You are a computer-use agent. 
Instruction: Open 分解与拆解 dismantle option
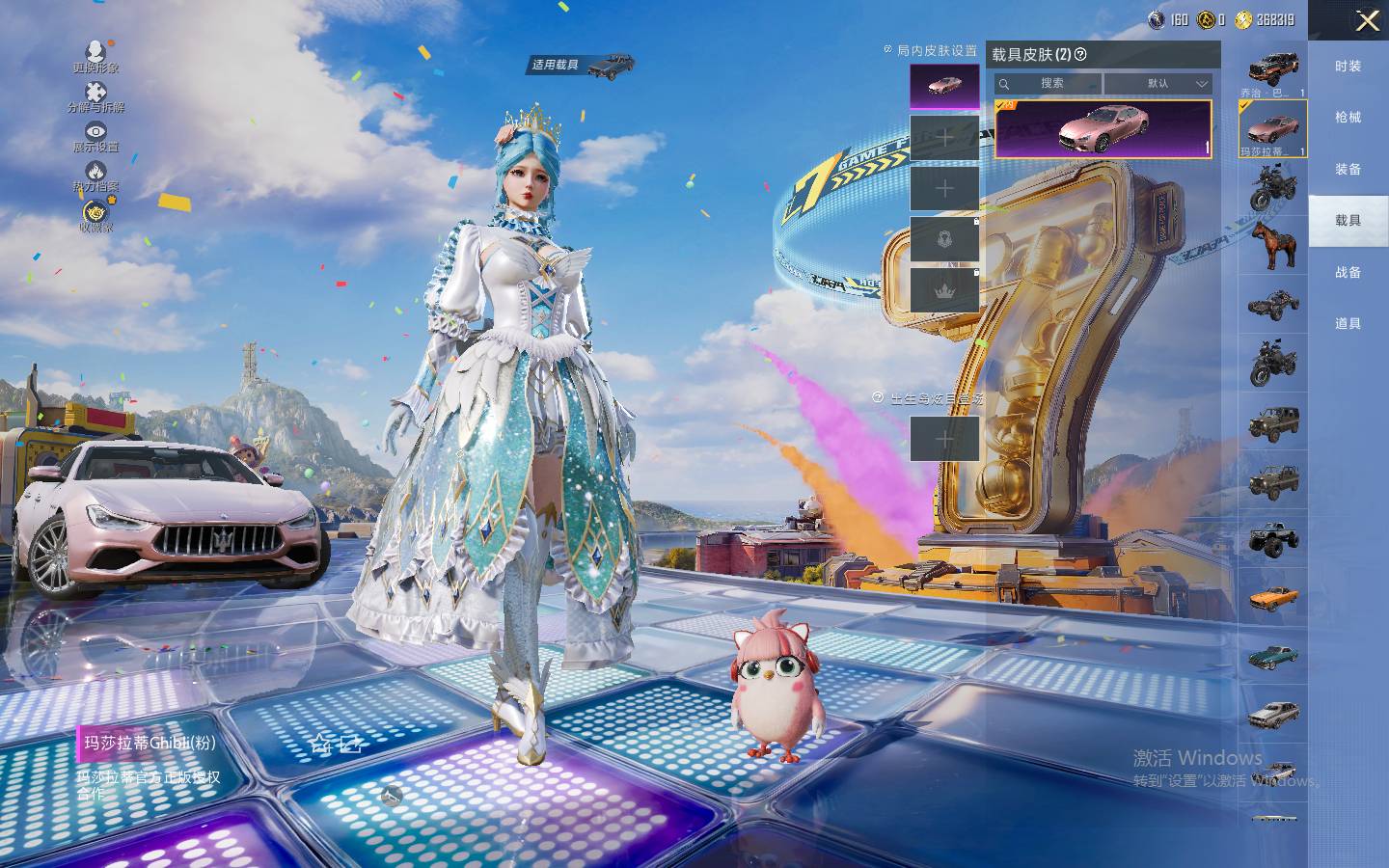pos(95,96)
